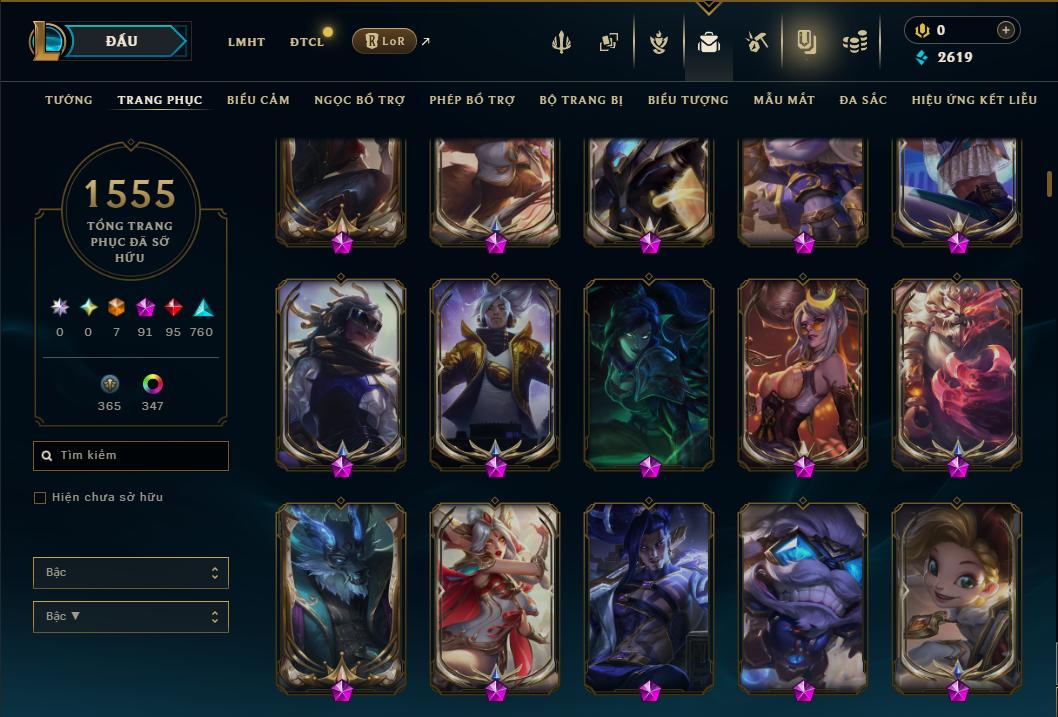Open the LoR external link
1058x717 pixels.
click(385, 41)
